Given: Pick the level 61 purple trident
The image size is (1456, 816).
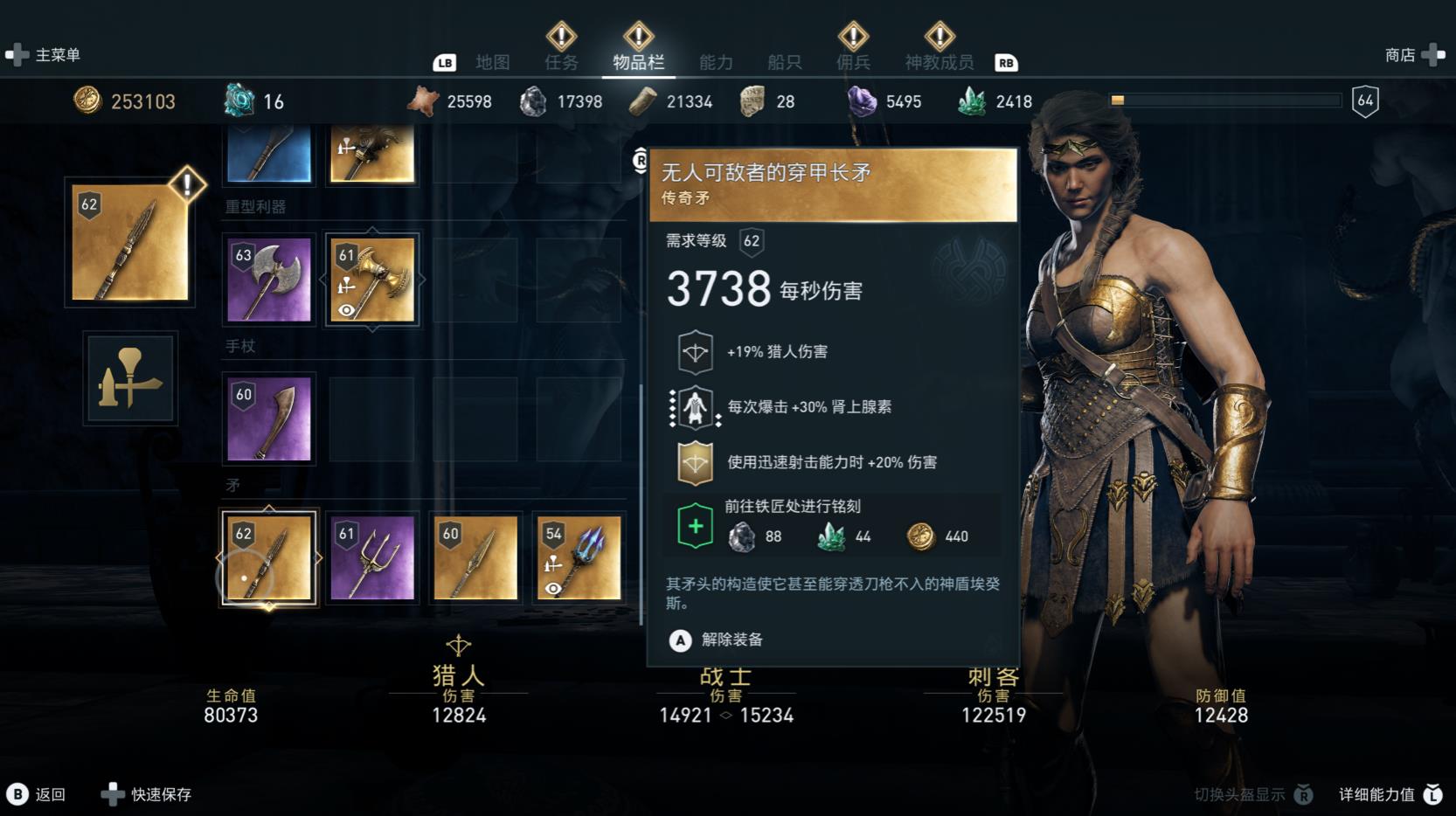Looking at the screenshot, I should [x=372, y=557].
